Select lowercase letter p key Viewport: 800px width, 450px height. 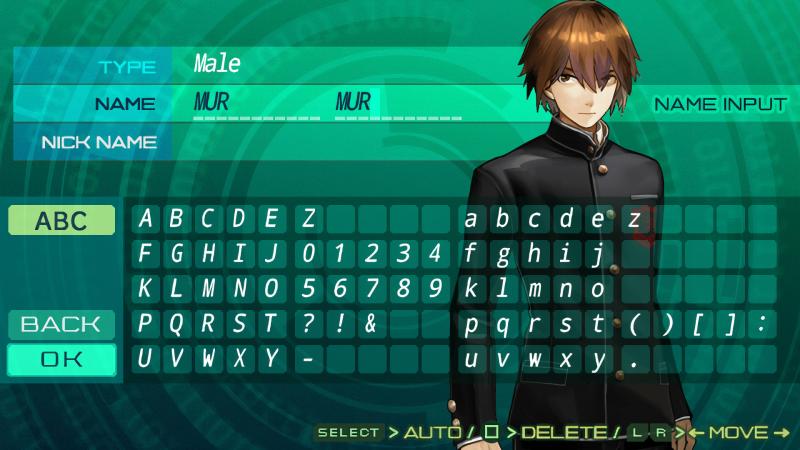click(x=471, y=324)
